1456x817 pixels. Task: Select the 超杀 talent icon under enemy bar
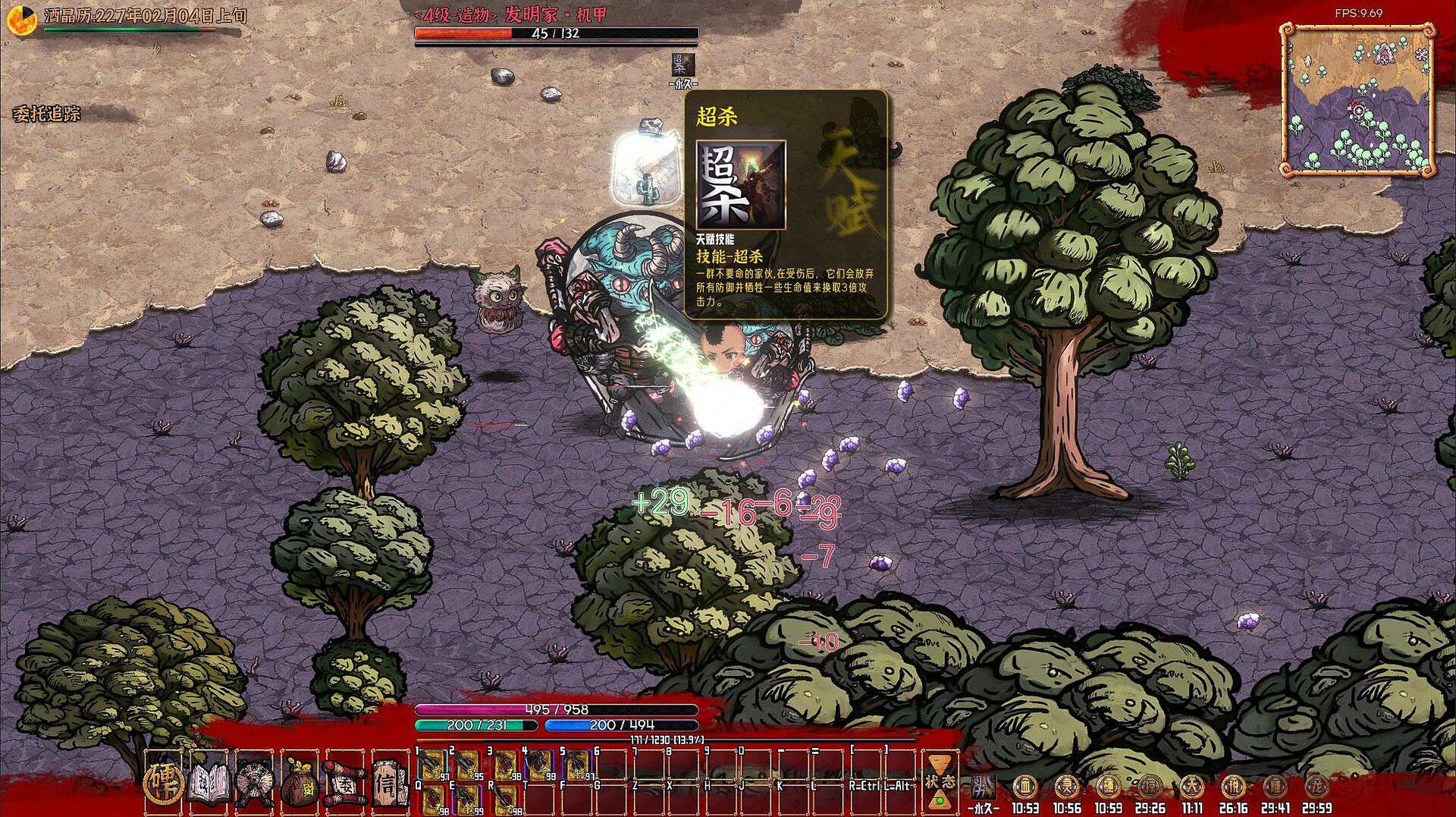(x=682, y=65)
